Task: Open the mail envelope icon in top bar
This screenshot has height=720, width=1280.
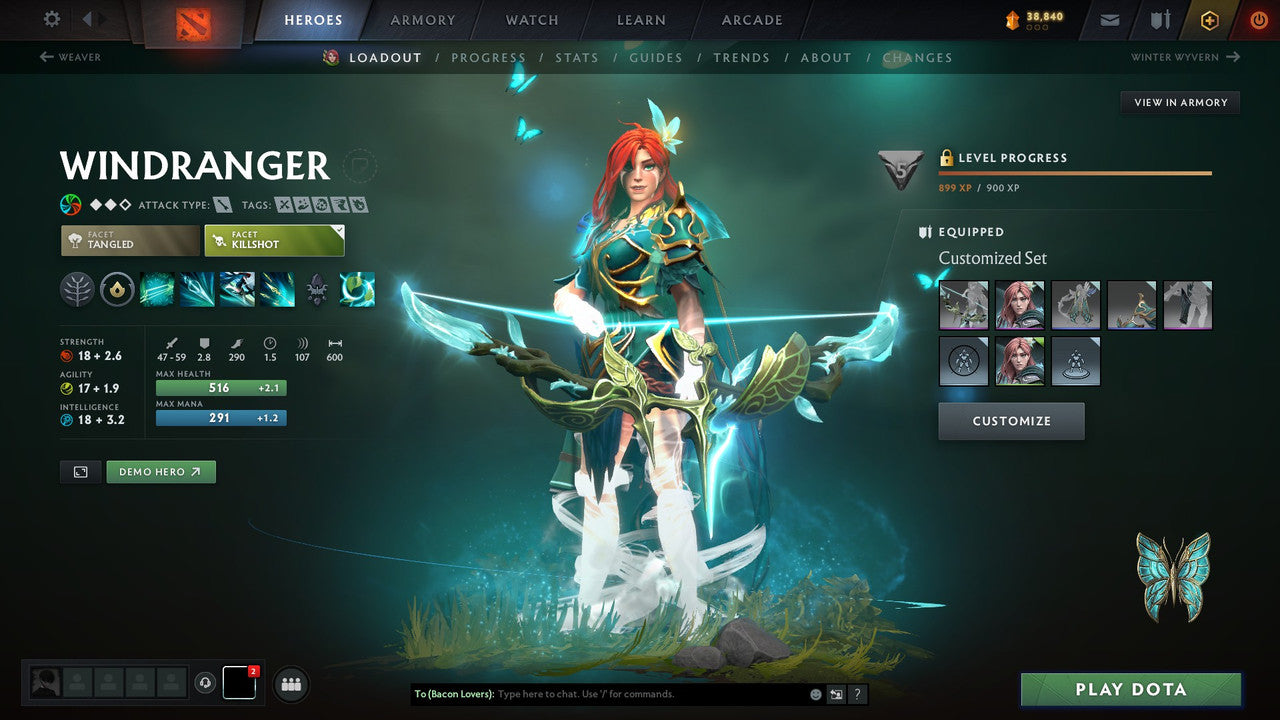Action: [x=1108, y=19]
